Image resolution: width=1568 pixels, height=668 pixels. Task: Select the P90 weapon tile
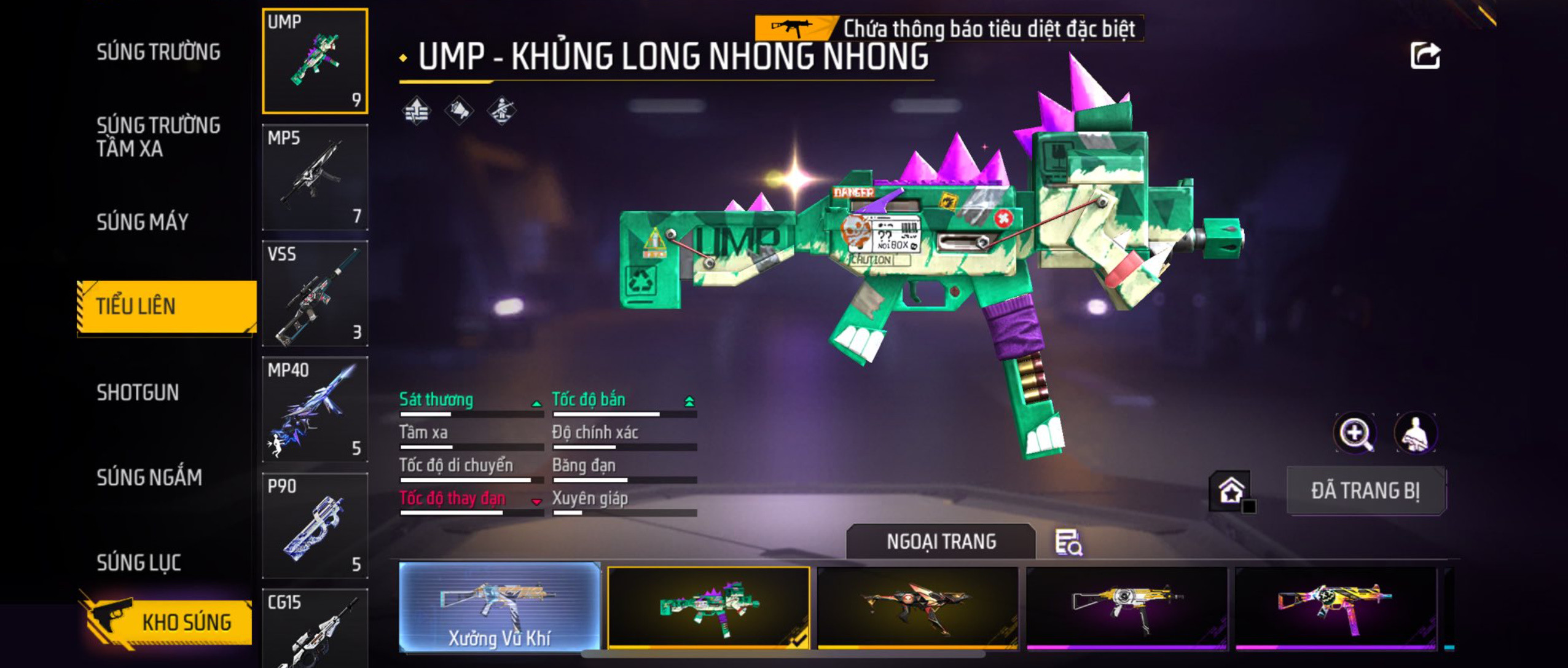[315, 525]
